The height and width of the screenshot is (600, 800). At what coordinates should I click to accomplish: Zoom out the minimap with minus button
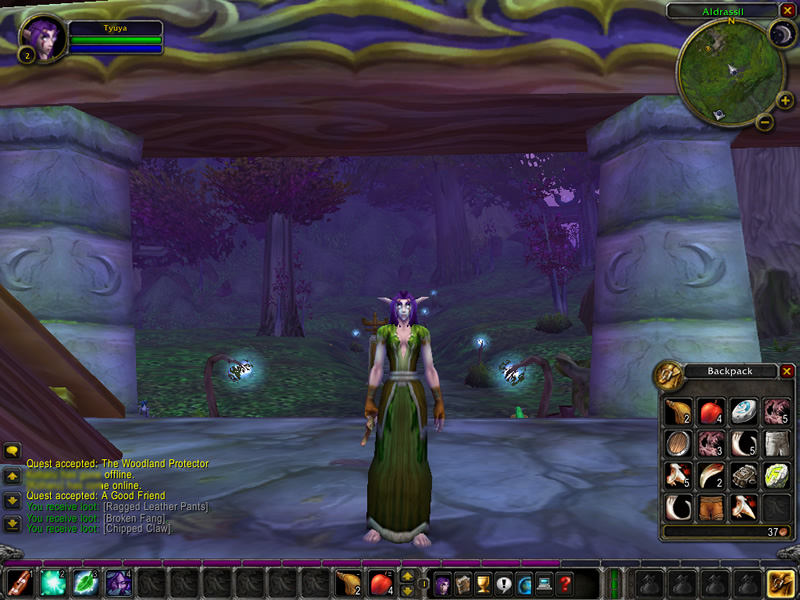764,123
